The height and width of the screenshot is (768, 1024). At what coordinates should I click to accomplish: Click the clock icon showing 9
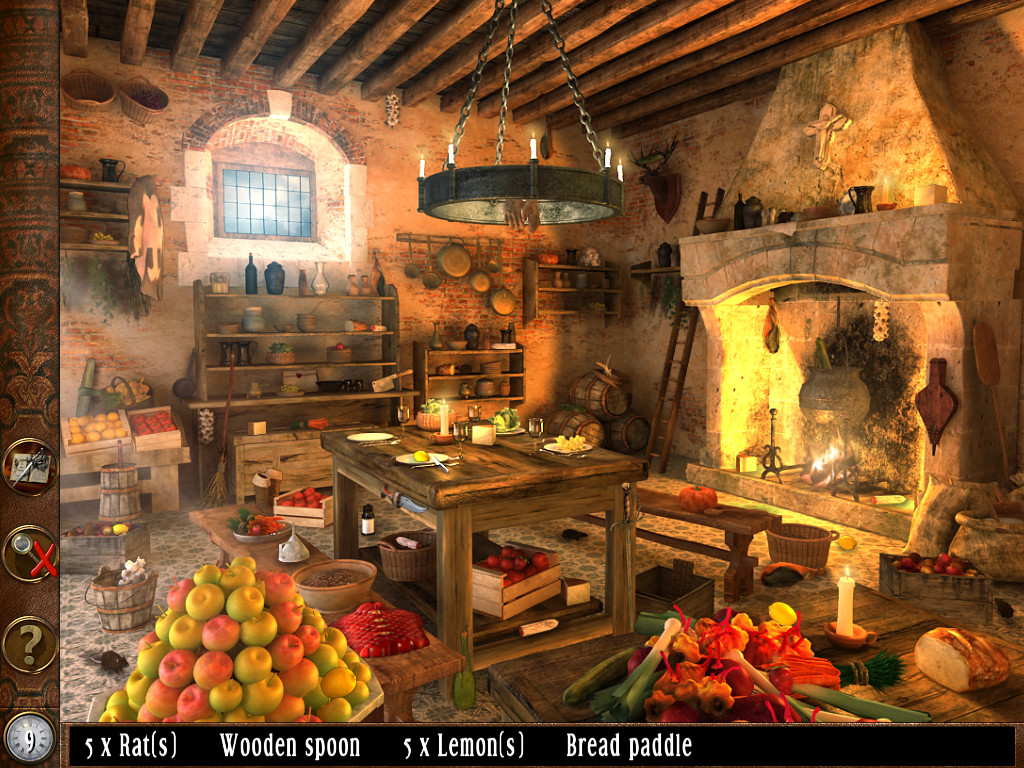tap(29, 739)
